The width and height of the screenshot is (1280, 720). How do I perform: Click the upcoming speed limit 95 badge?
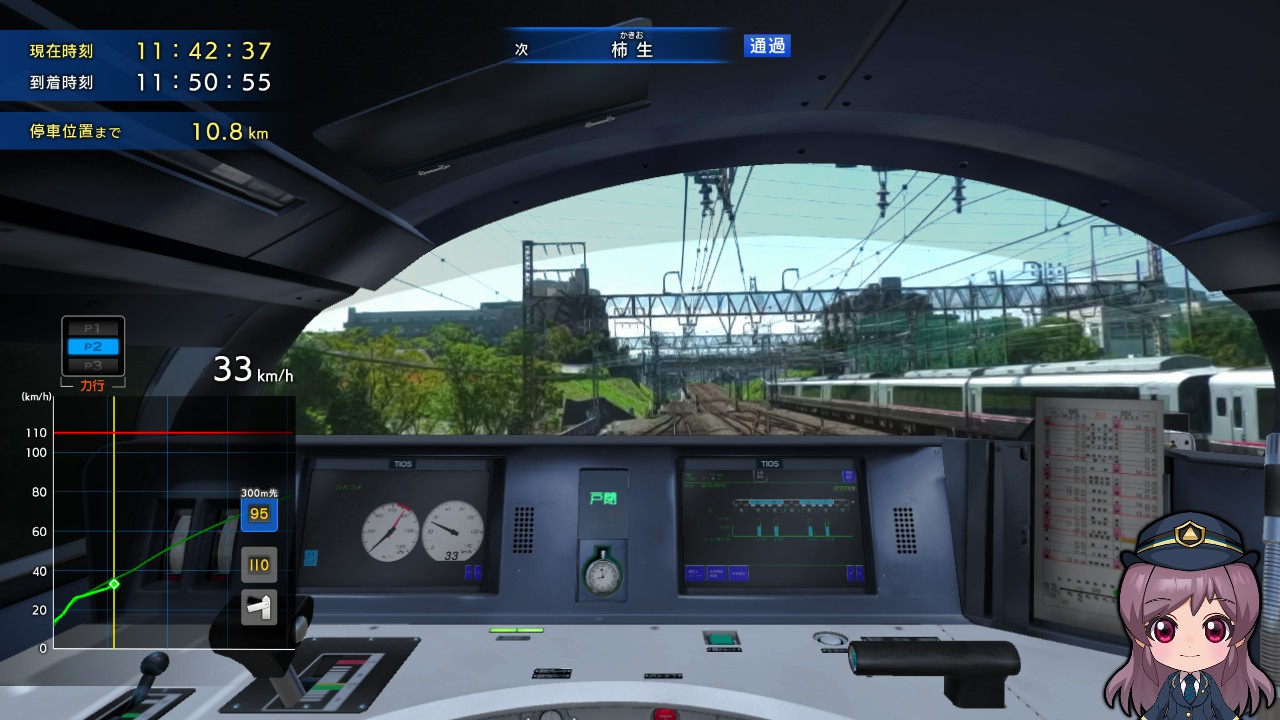point(258,515)
